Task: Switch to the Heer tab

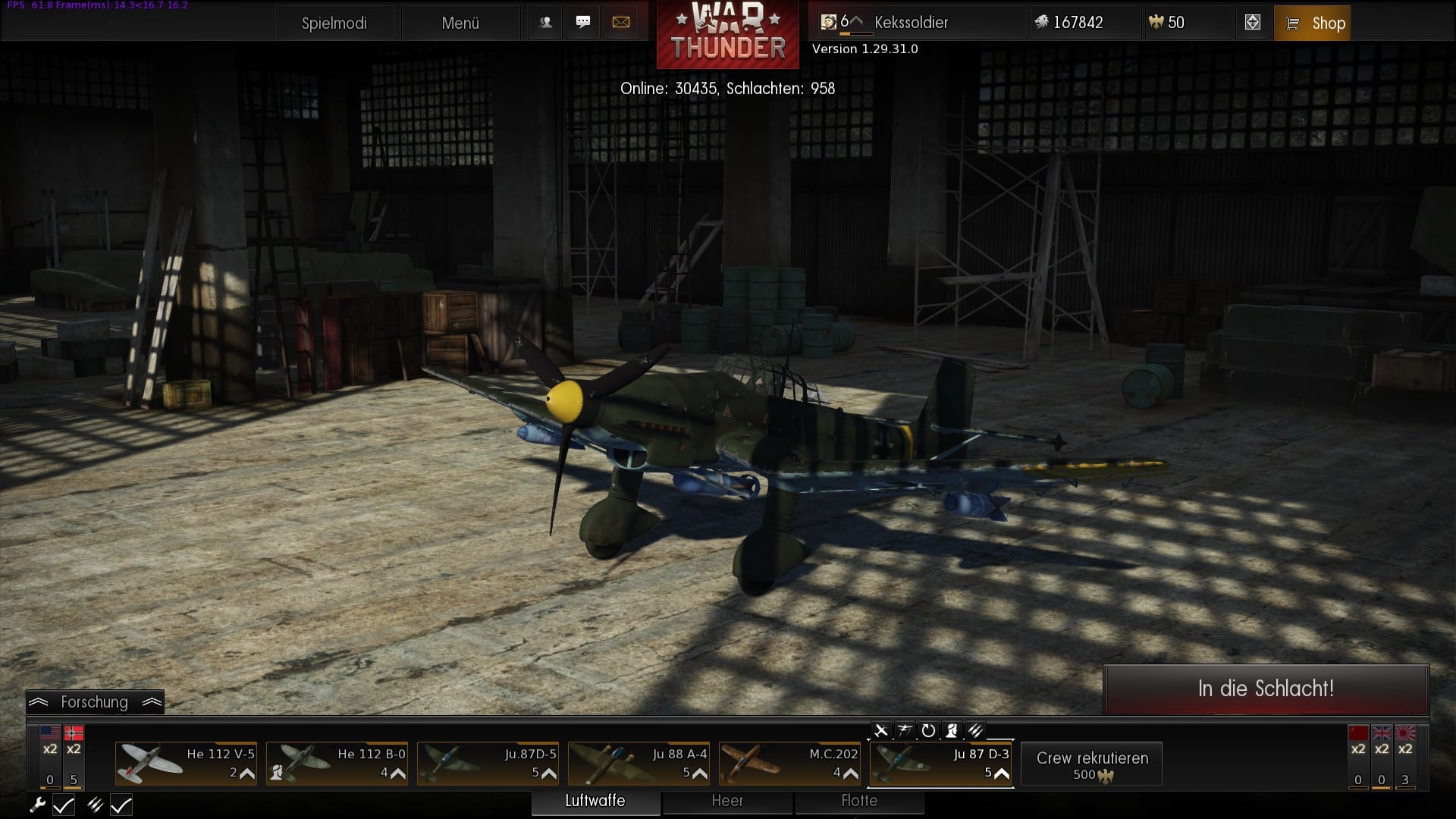Action: [727, 801]
